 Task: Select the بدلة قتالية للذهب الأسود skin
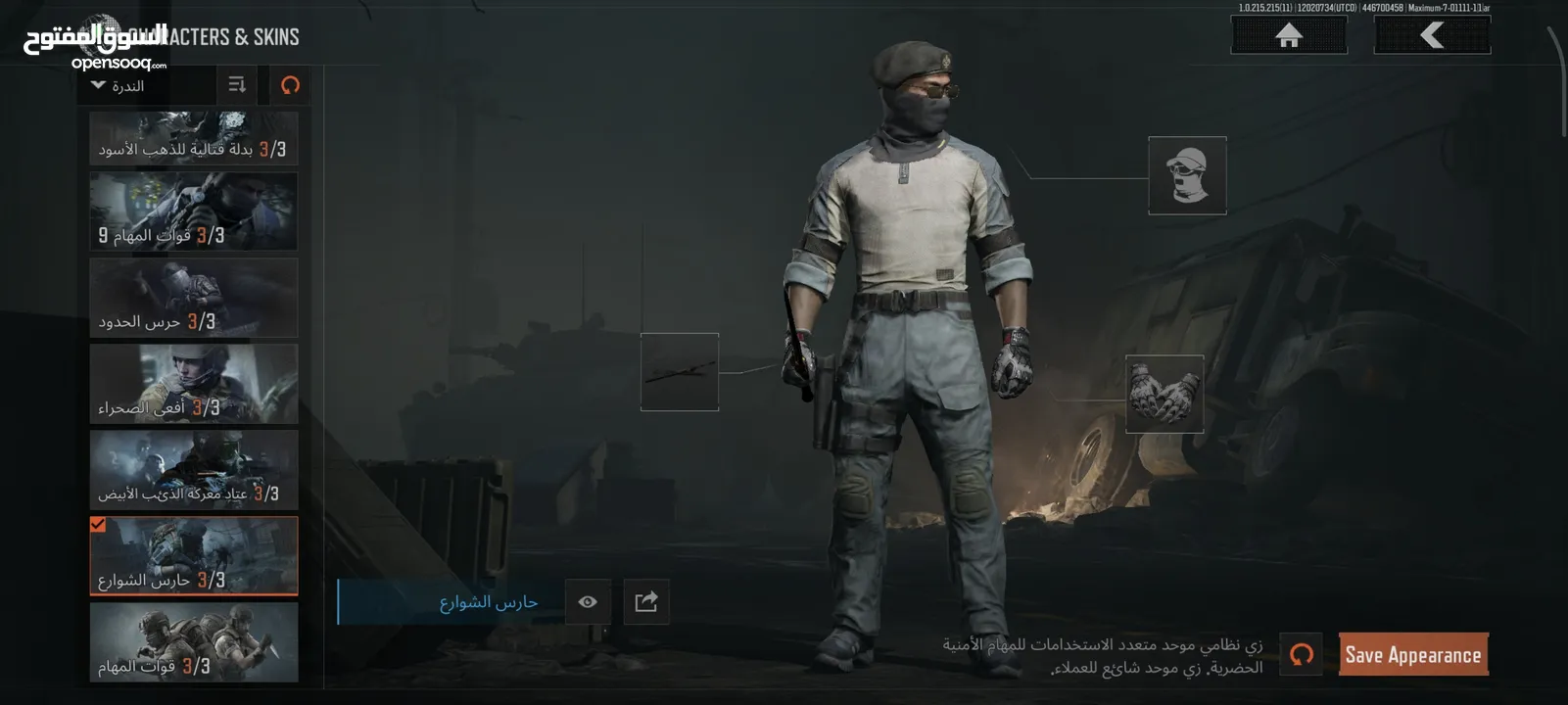click(194, 138)
